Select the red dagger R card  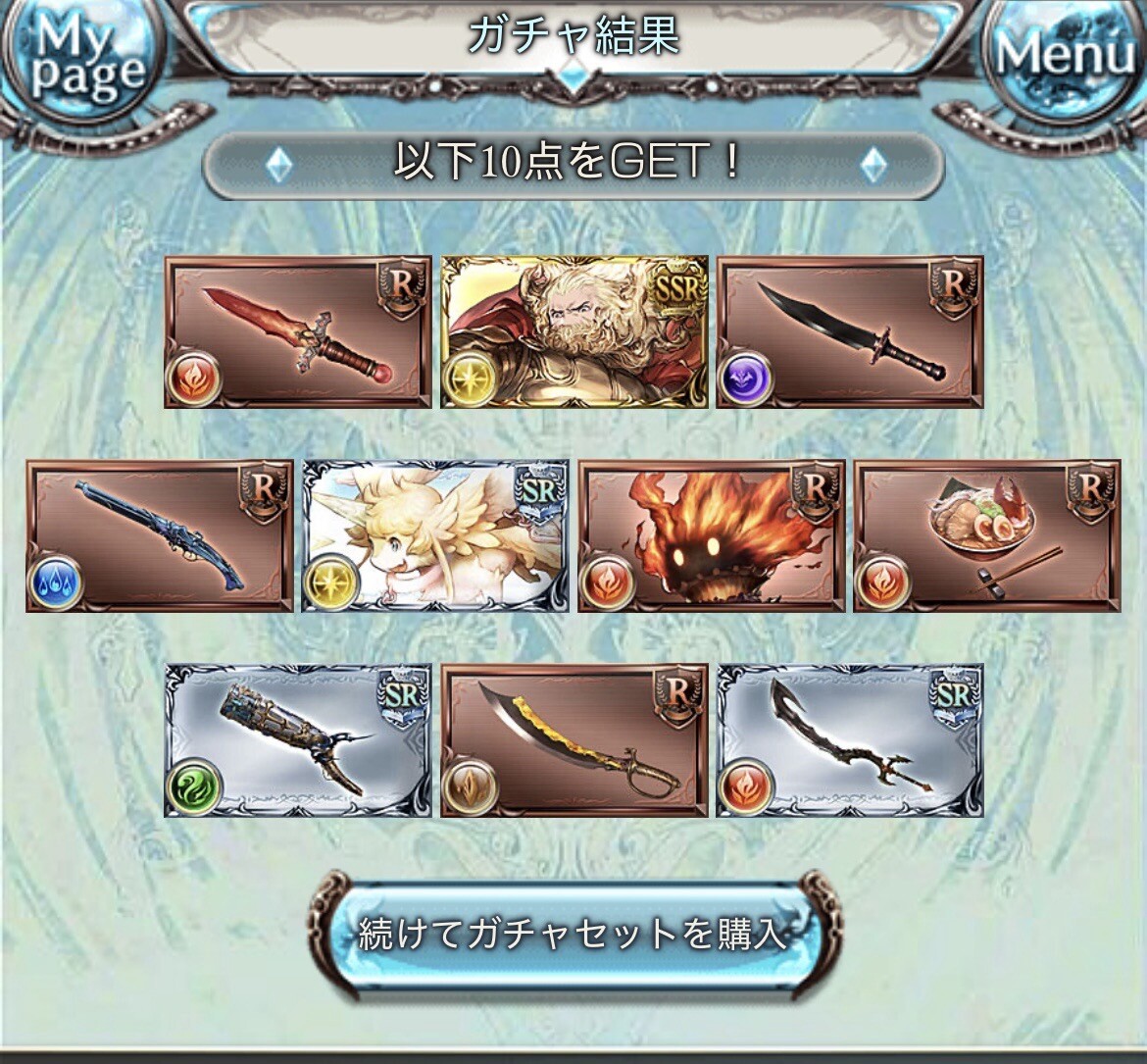coord(298,332)
